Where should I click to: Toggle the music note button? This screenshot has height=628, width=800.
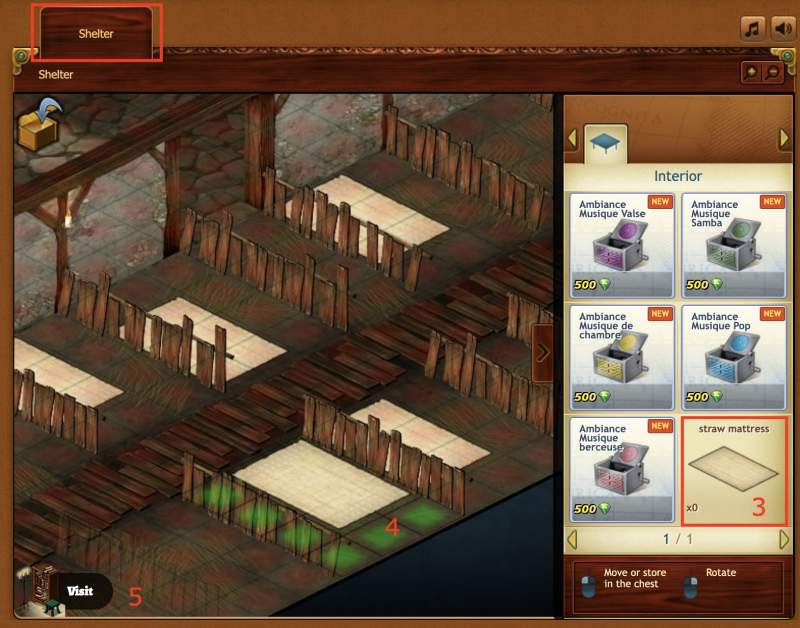click(753, 28)
